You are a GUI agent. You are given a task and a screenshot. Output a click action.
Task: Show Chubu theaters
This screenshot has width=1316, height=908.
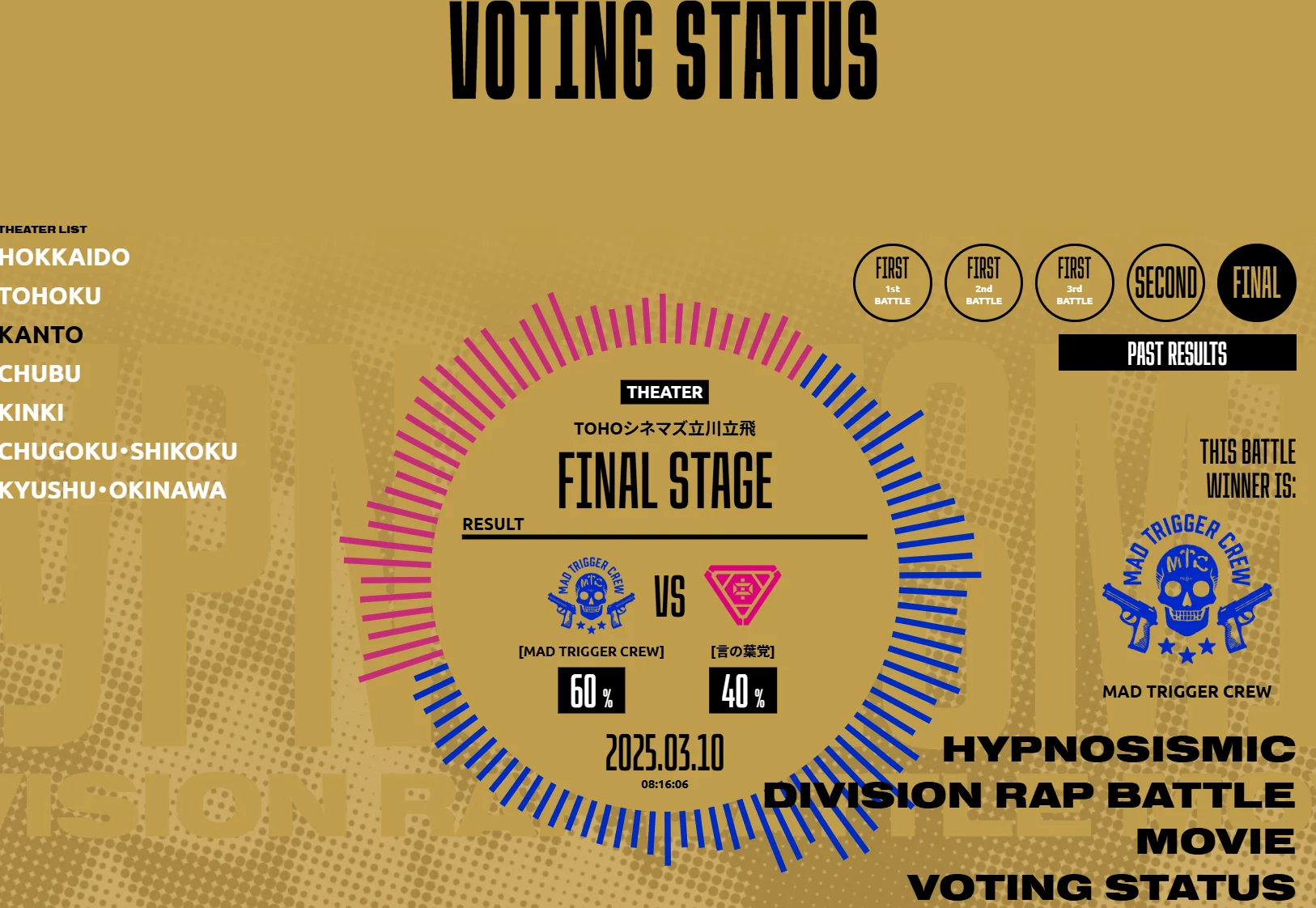(x=40, y=374)
